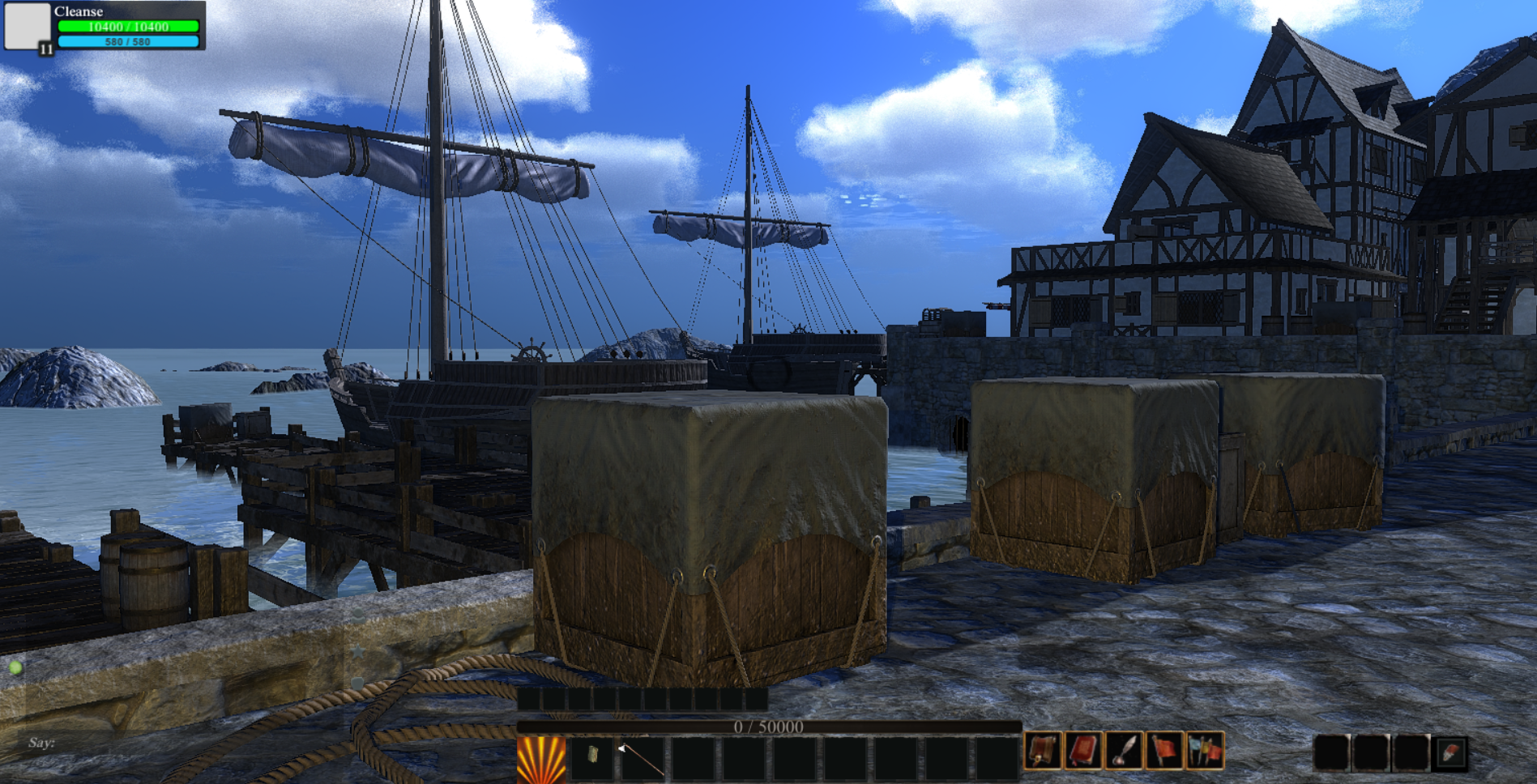This screenshot has height=784, width=1537.
Task: Select the long-handled axe hotbar slot
Action: point(642,758)
